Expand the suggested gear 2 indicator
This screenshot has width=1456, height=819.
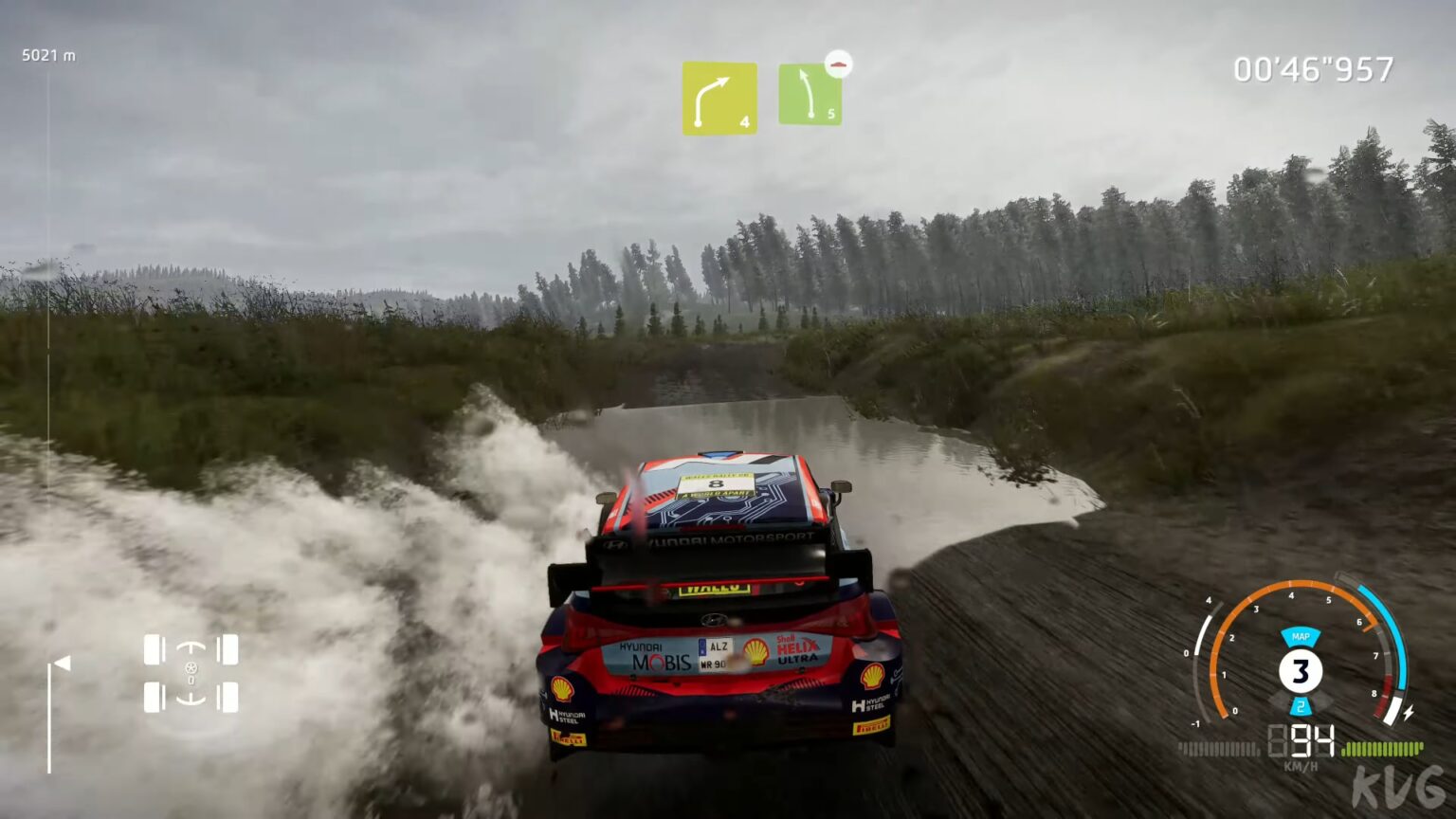pos(1301,706)
